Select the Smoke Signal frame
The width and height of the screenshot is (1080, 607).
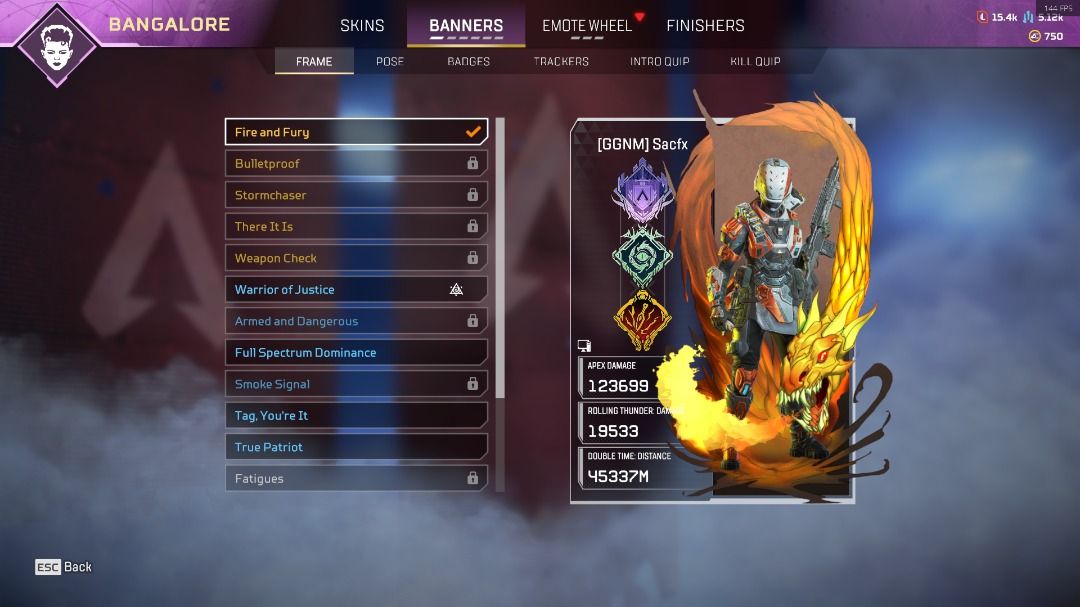tap(356, 384)
